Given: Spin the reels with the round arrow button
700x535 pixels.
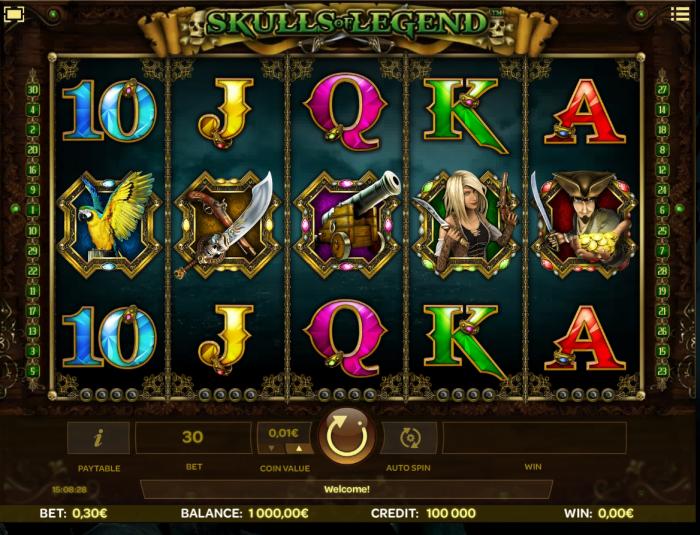Looking at the screenshot, I should [x=346, y=437].
